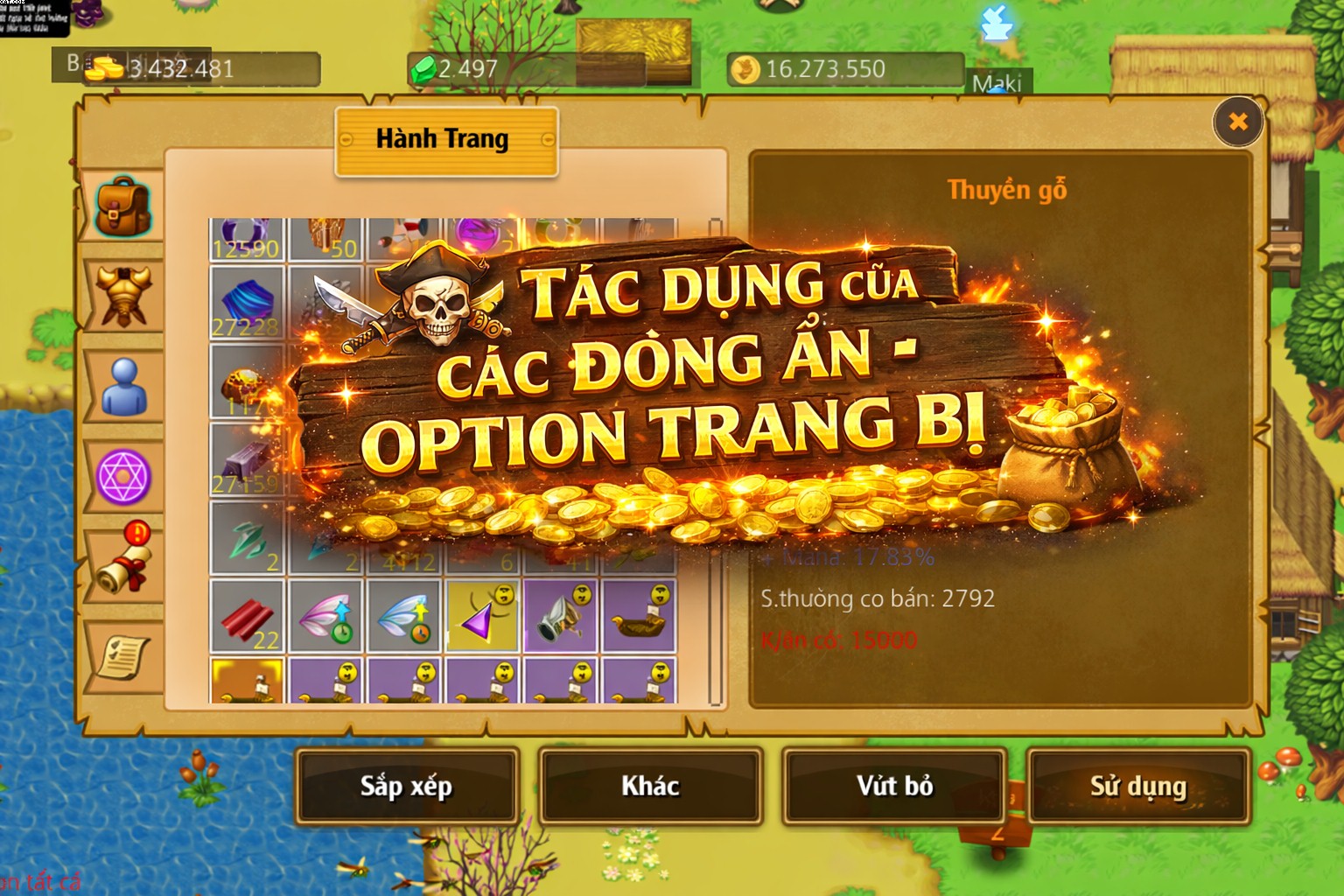
Task: Open the blue character profile icon
Action: (x=122, y=385)
